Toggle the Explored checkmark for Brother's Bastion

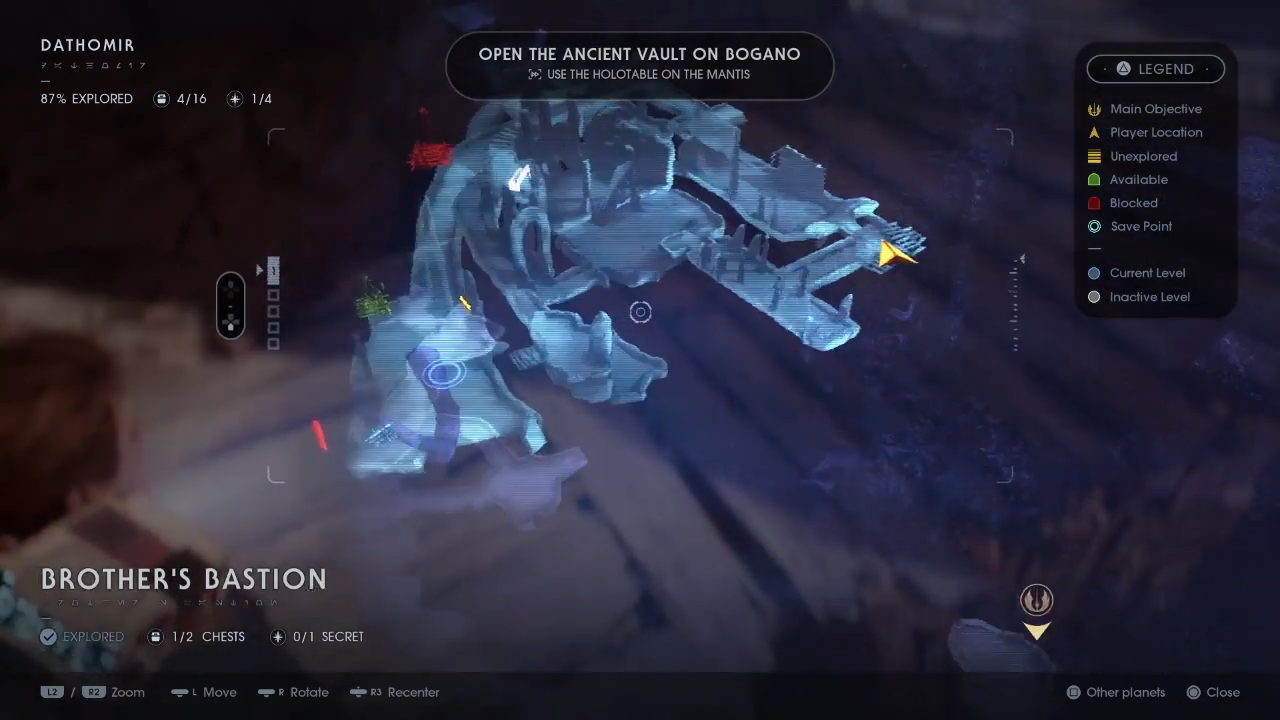coord(48,636)
